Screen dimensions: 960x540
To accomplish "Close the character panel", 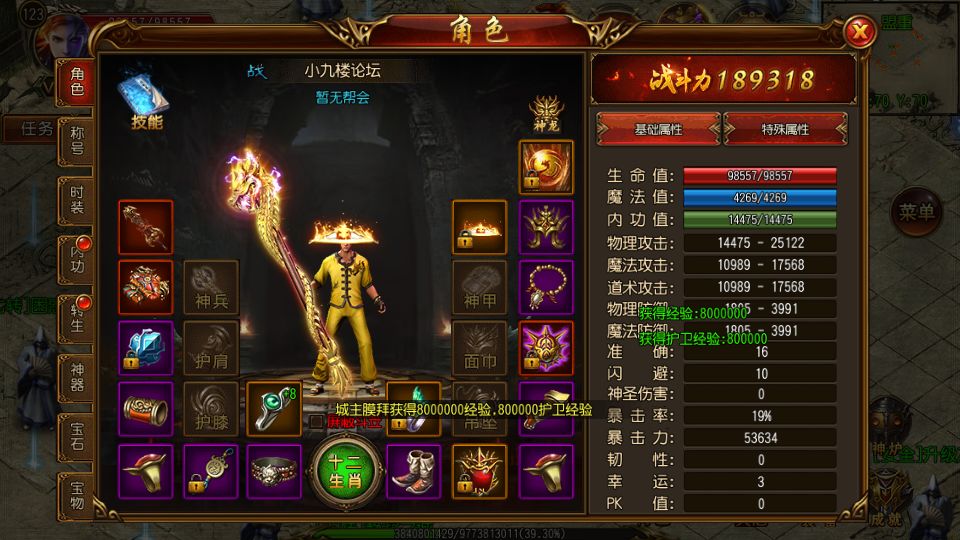I will 857,33.
